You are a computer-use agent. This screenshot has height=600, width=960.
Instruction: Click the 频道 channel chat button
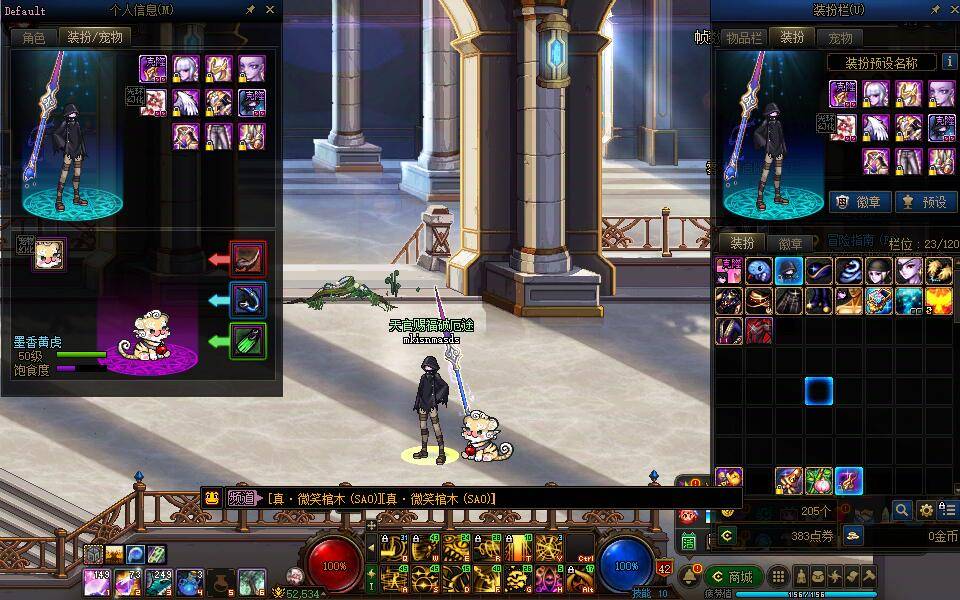(238, 498)
